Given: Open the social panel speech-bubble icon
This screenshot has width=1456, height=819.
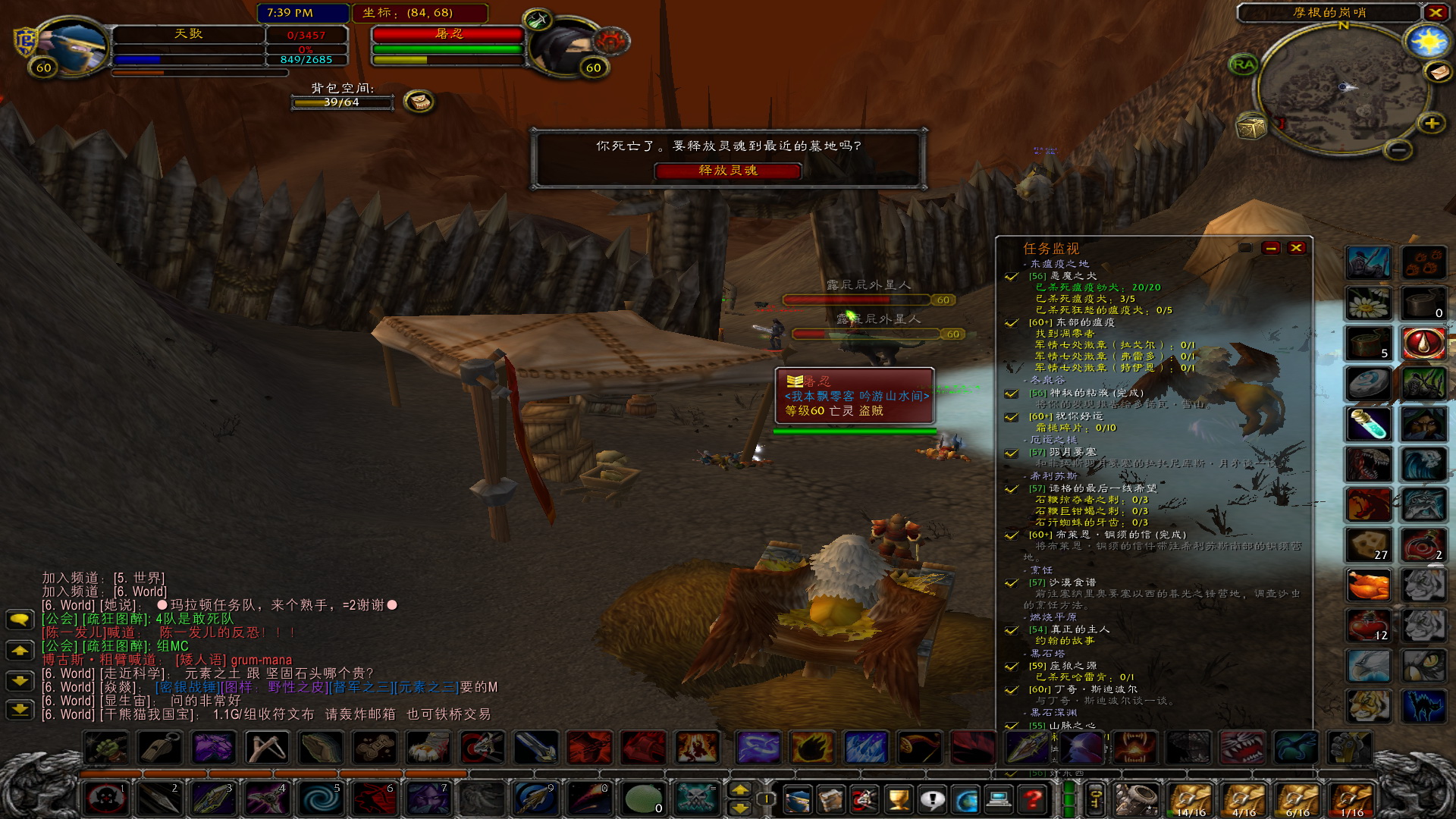Looking at the screenshot, I should [x=932, y=800].
